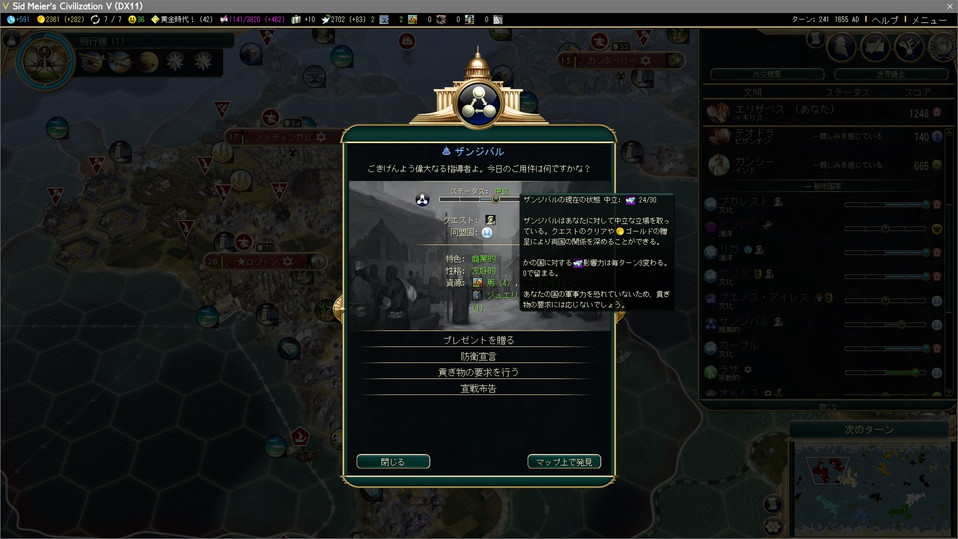This screenshot has height=539, width=958.
Task: Click the マップ上で発見 find on map button
Action: pos(564,462)
